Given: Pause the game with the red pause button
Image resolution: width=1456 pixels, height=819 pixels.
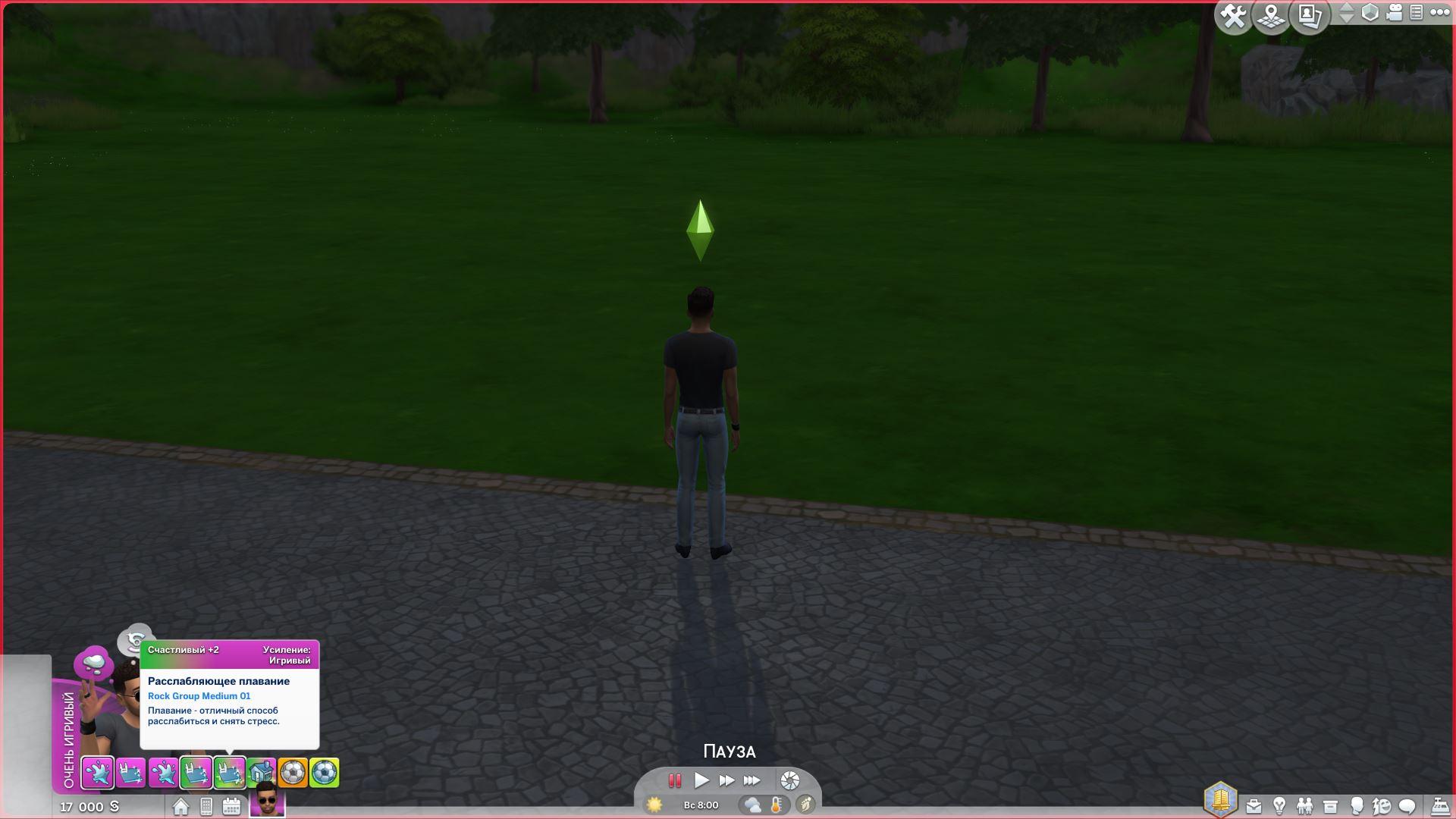Looking at the screenshot, I should (674, 780).
